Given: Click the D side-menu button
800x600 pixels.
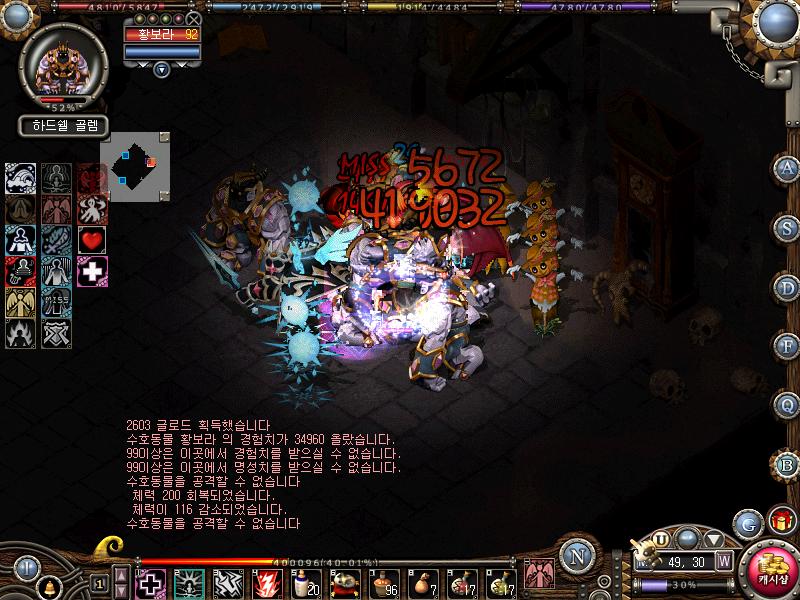Looking at the screenshot, I should coord(787,286).
